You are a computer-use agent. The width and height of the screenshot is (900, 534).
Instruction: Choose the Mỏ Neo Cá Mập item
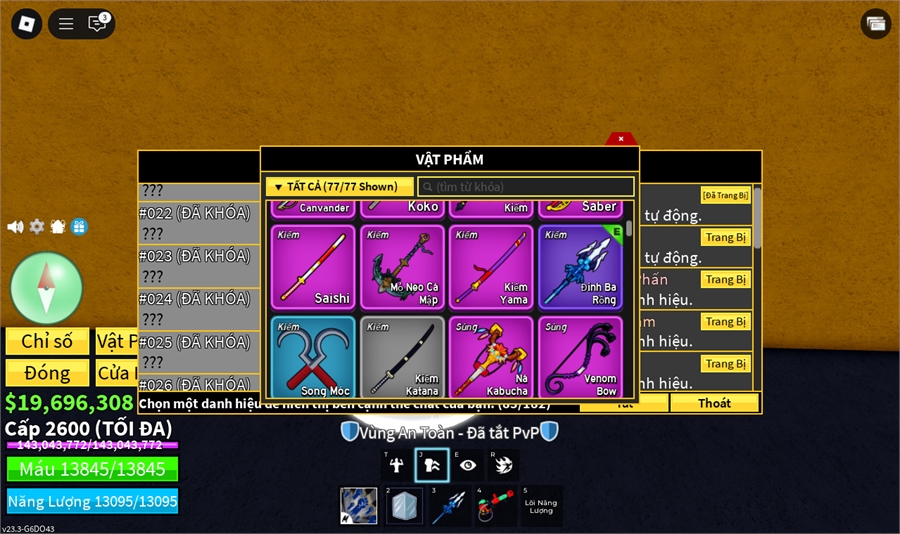point(402,267)
